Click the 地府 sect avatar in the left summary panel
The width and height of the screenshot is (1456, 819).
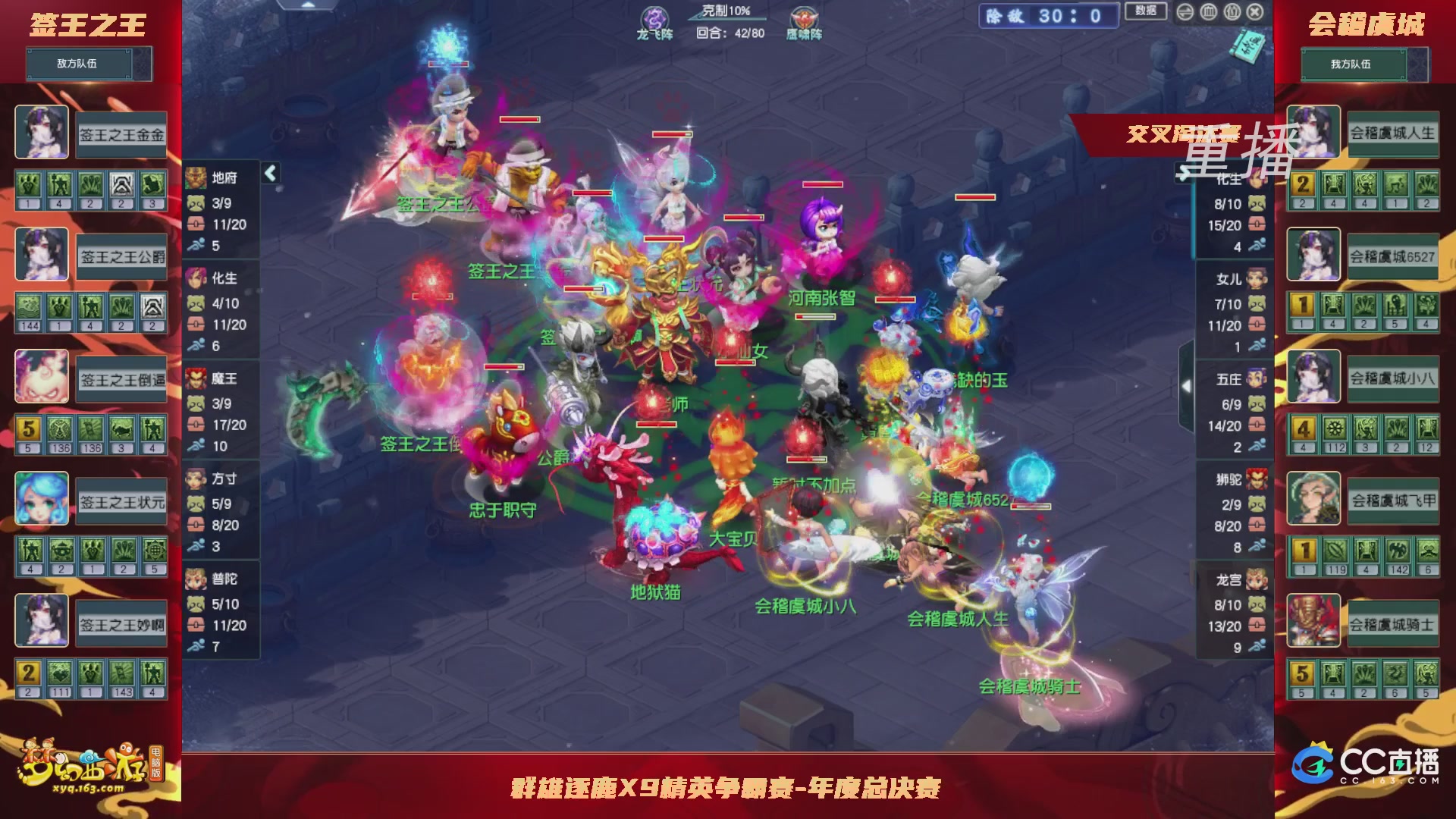tap(196, 177)
